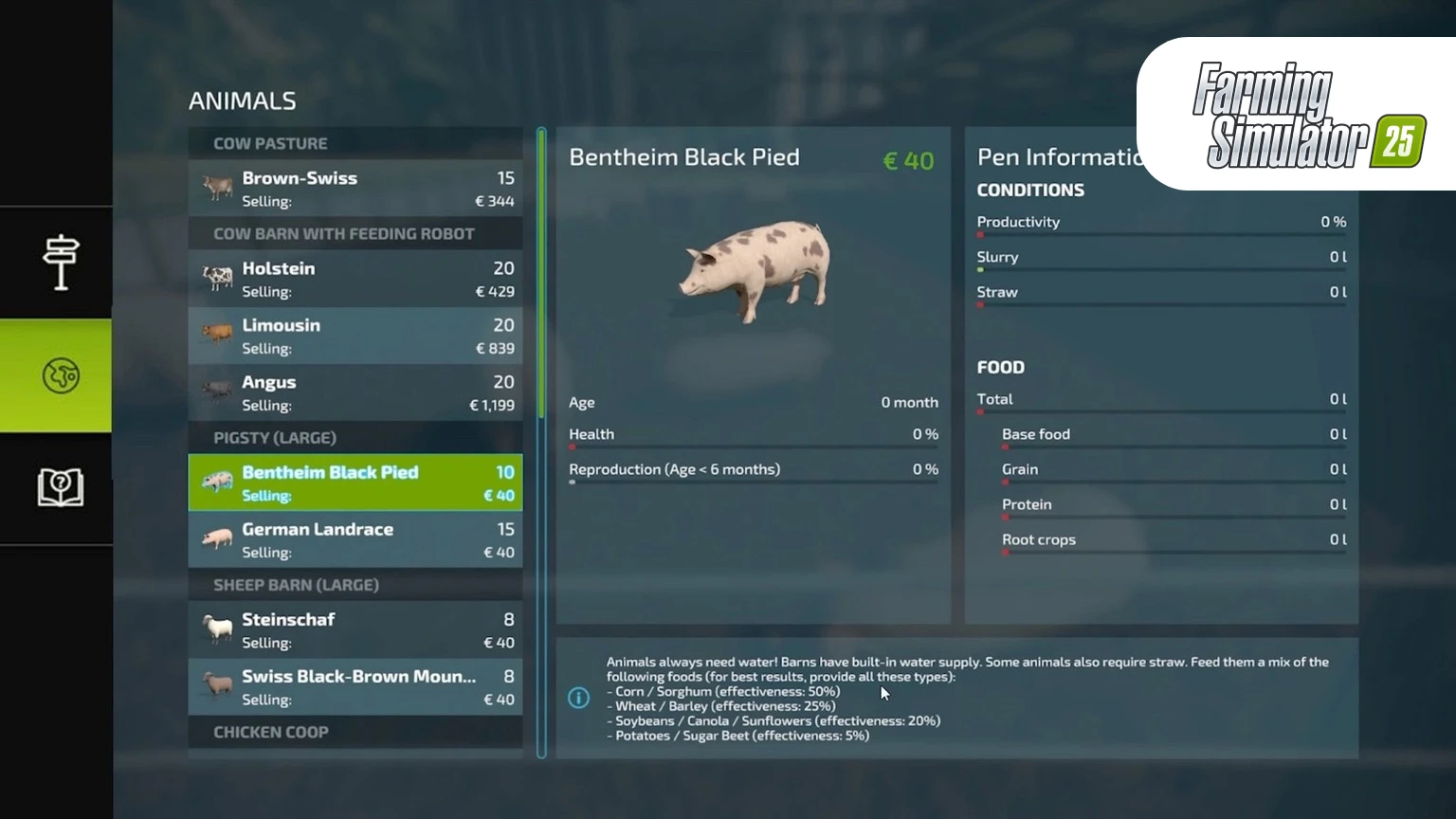Select the Limousin cattle entry
Image resolution: width=1456 pixels, height=819 pixels.
tap(355, 335)
